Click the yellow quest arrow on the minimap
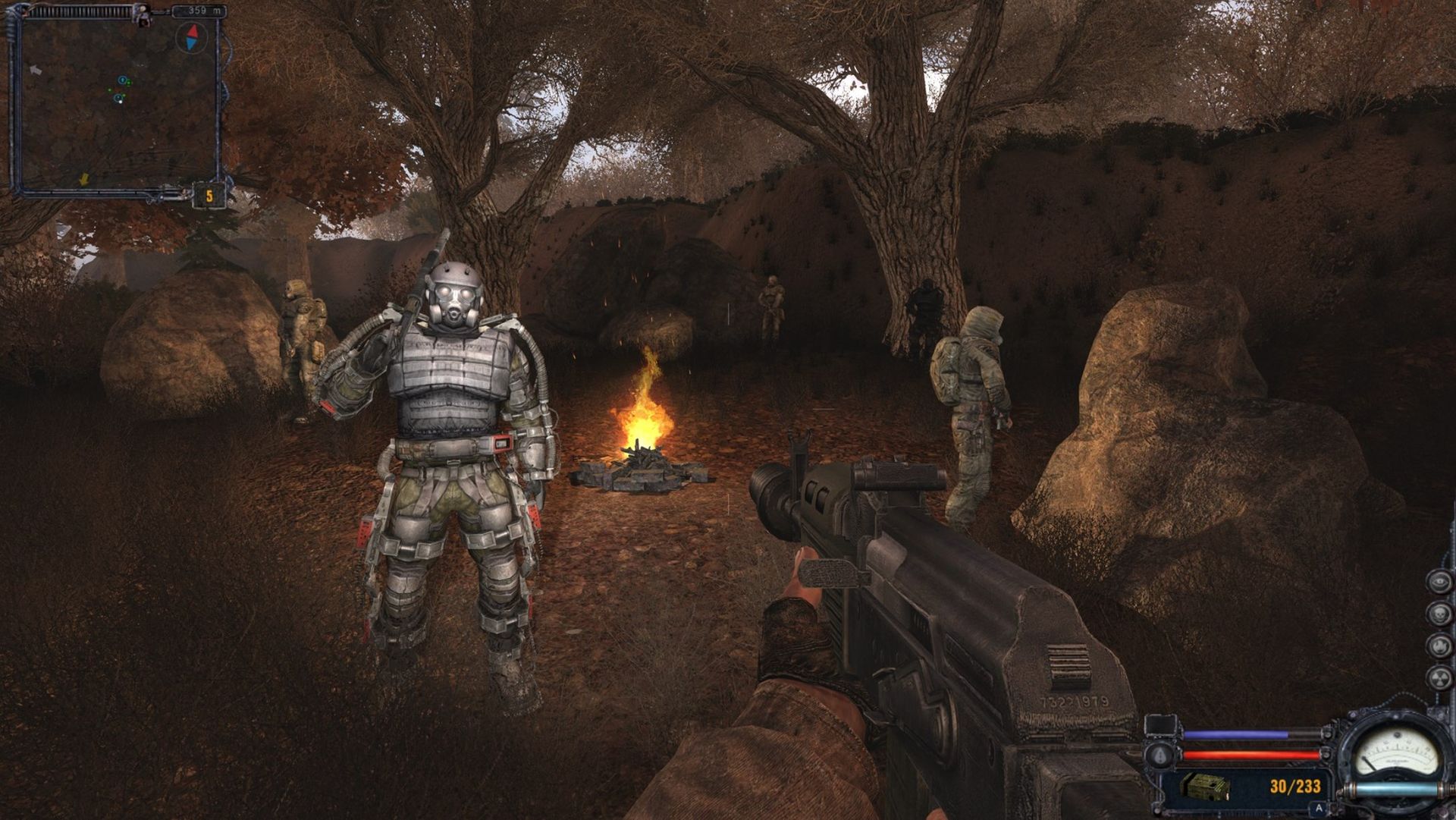1456x820 pixels. point(84,180)
